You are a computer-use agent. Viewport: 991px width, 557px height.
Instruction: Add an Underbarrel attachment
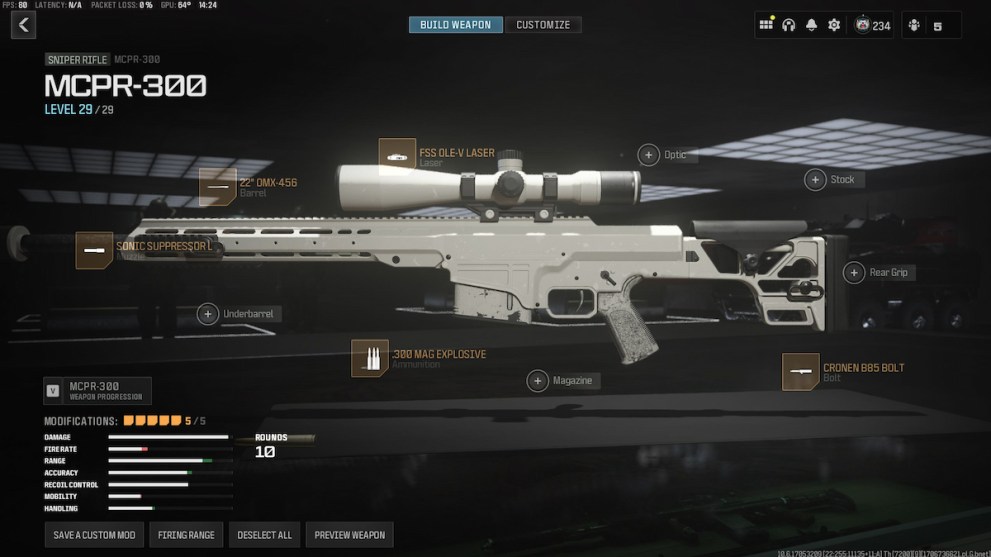point(208,314)
